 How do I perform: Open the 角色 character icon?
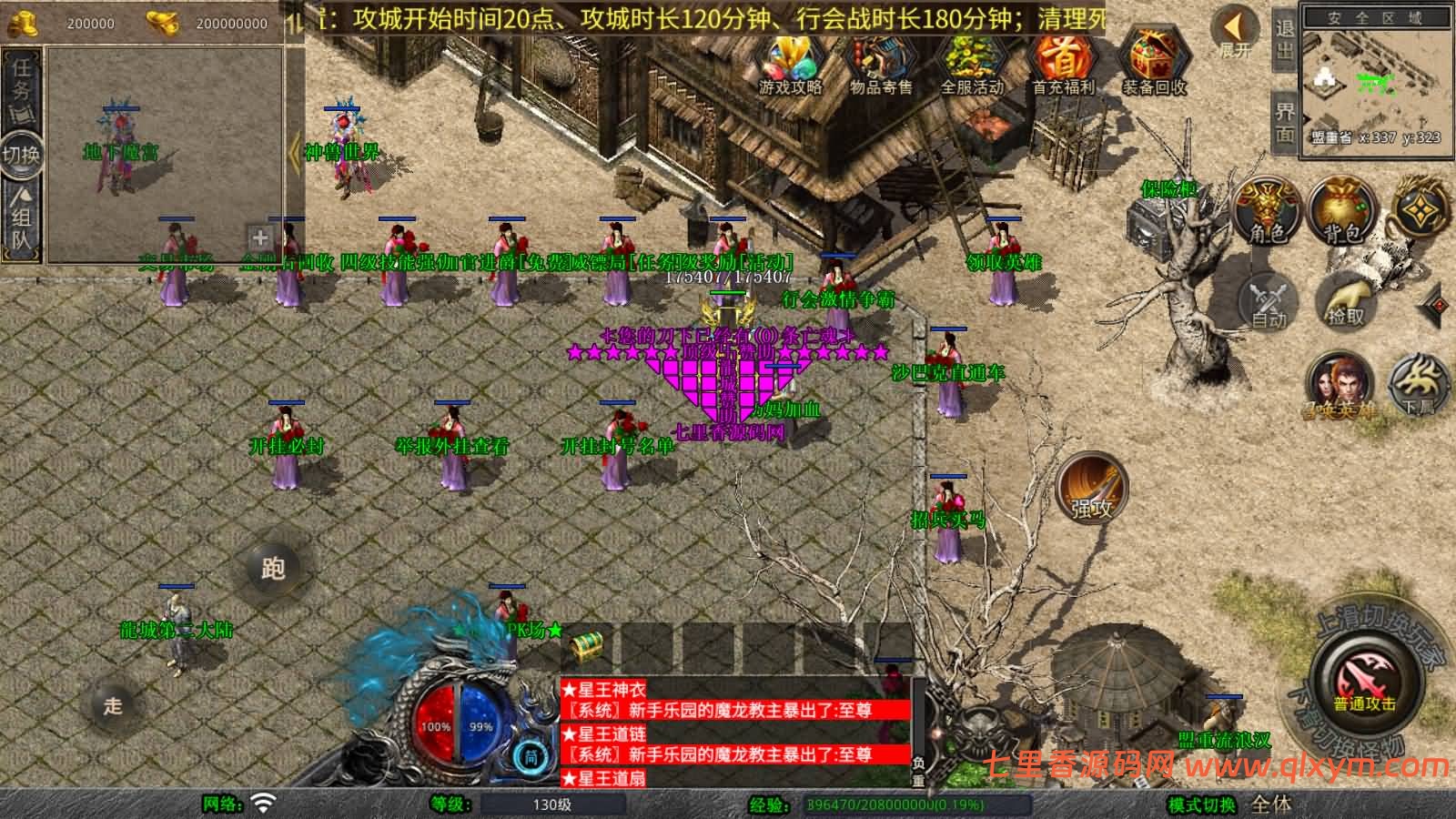click(1267, 206)
